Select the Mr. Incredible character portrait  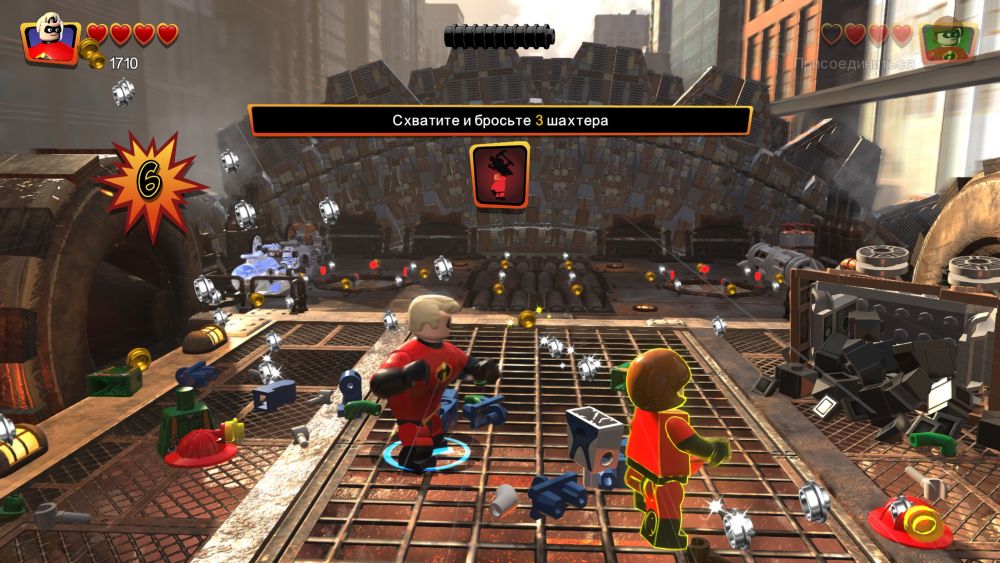click(50, 38)
